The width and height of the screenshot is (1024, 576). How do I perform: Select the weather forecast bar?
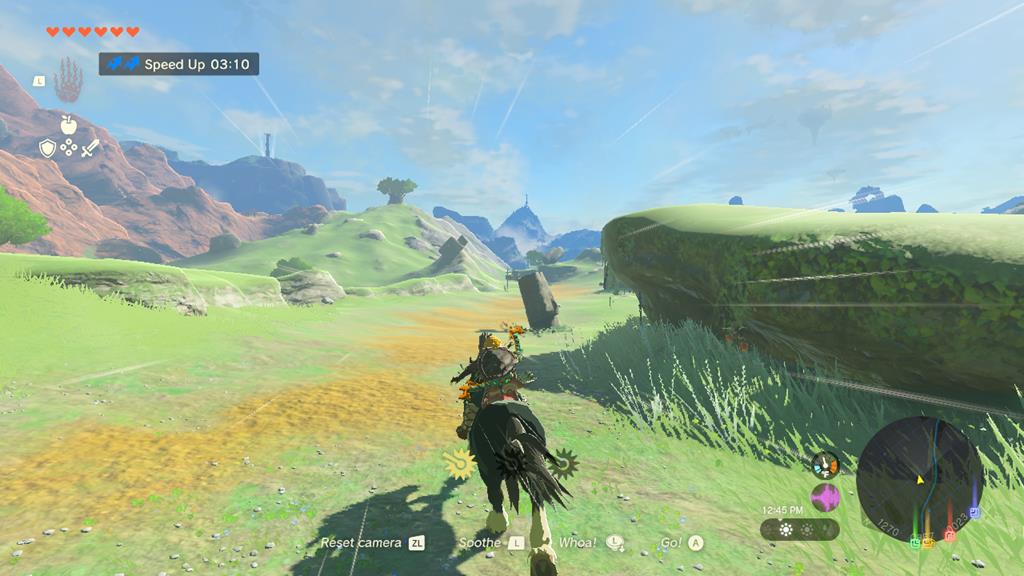point(799,529)
